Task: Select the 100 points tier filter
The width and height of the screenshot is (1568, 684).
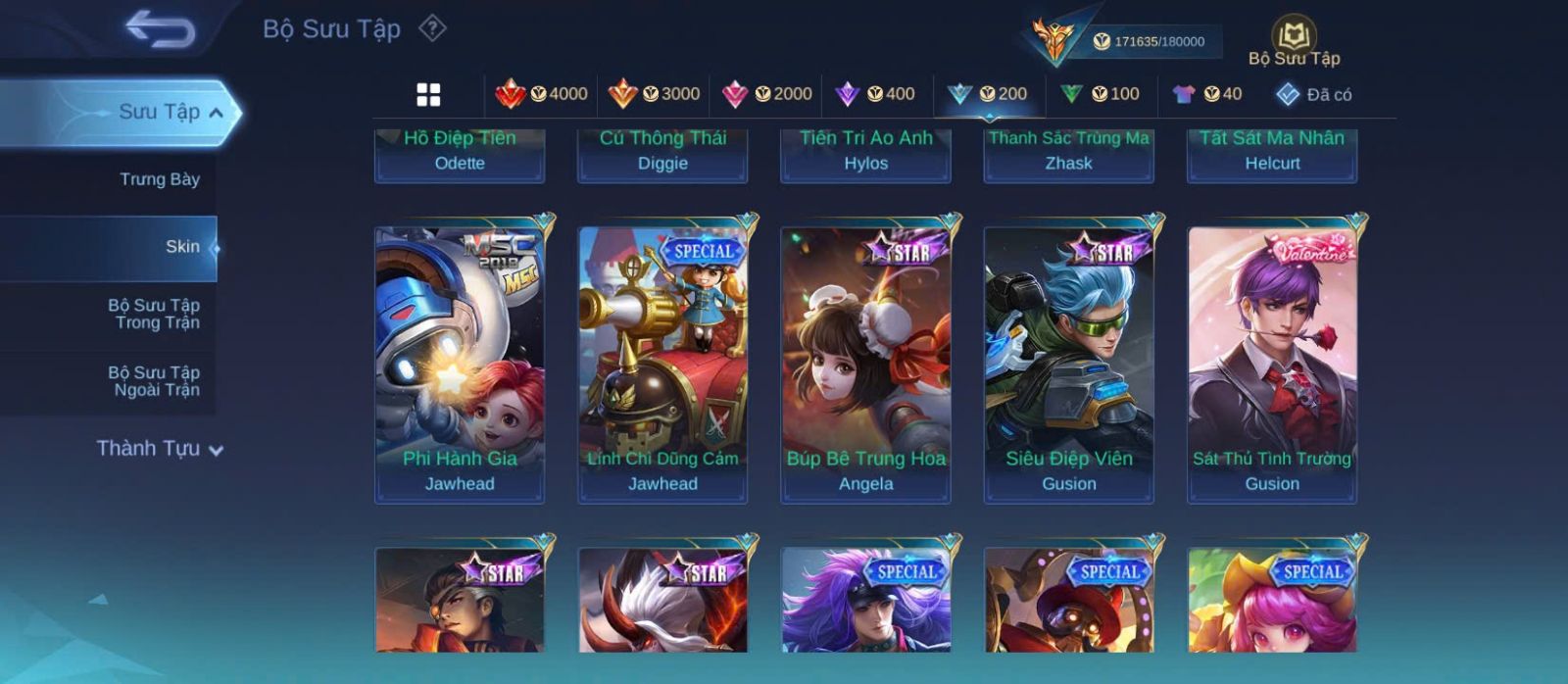Action: tap(1100, 94)
